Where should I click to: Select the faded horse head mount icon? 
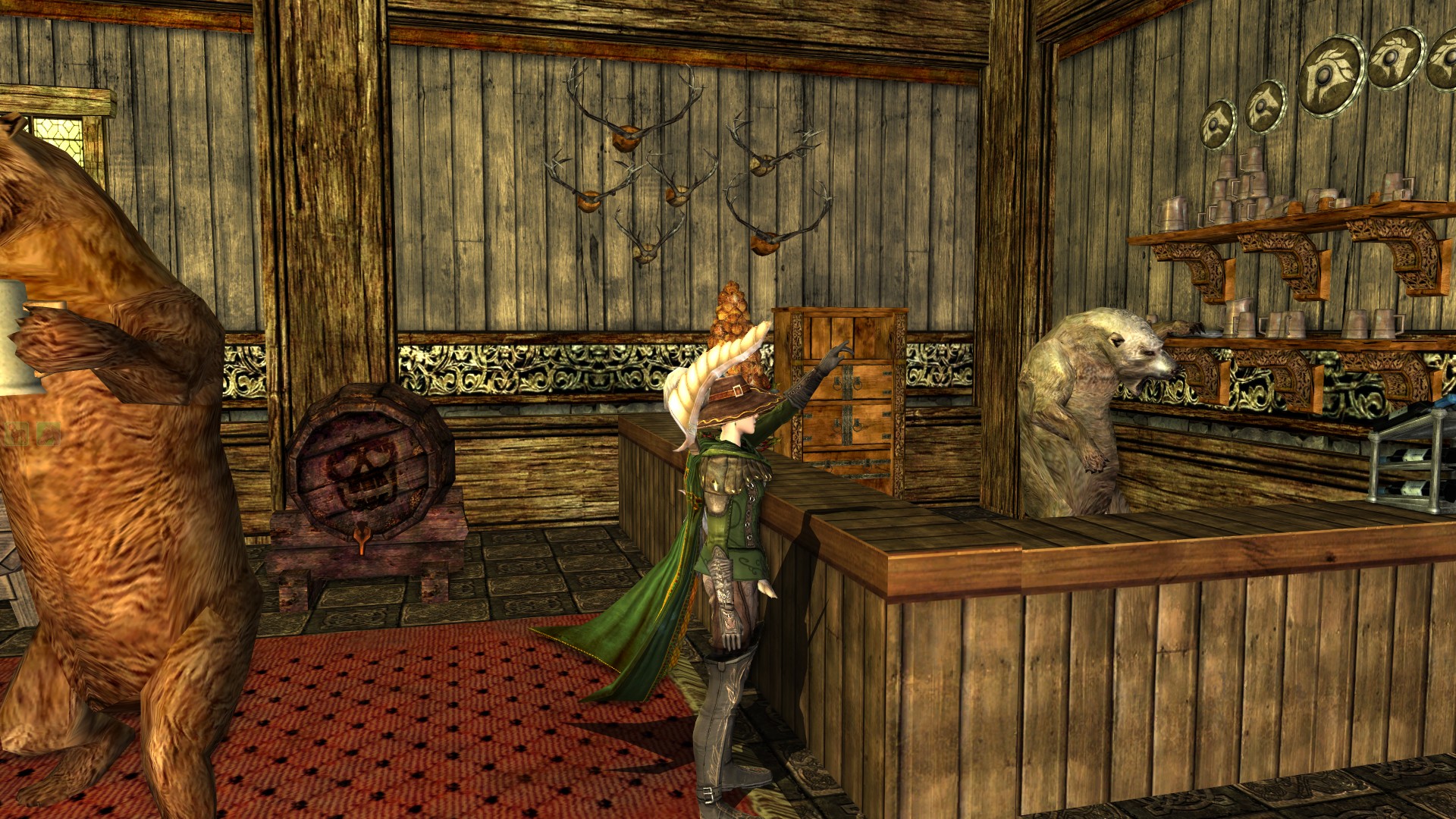(x=49, y=434)
